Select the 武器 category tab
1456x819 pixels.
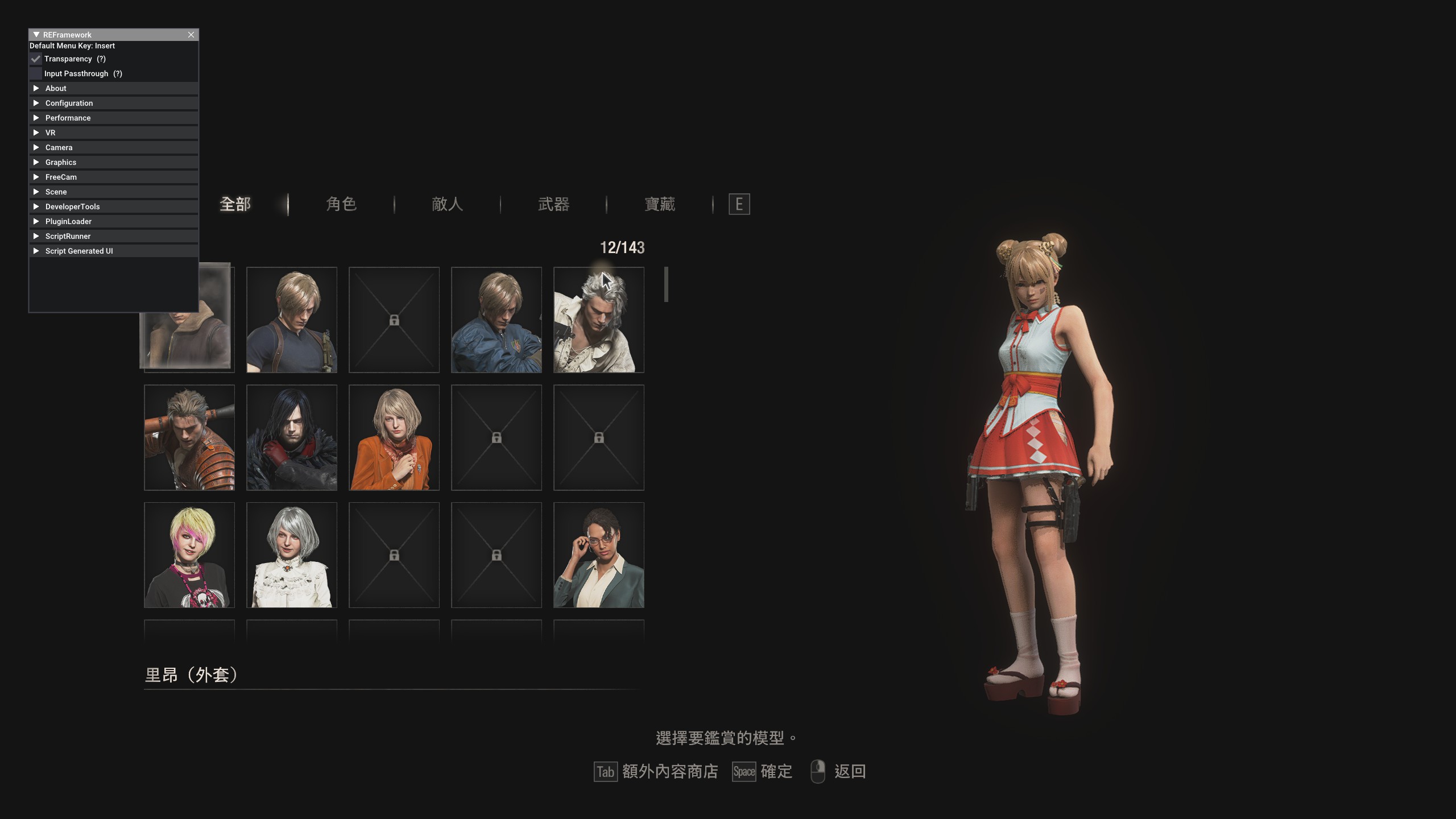[x=553, y=204]
